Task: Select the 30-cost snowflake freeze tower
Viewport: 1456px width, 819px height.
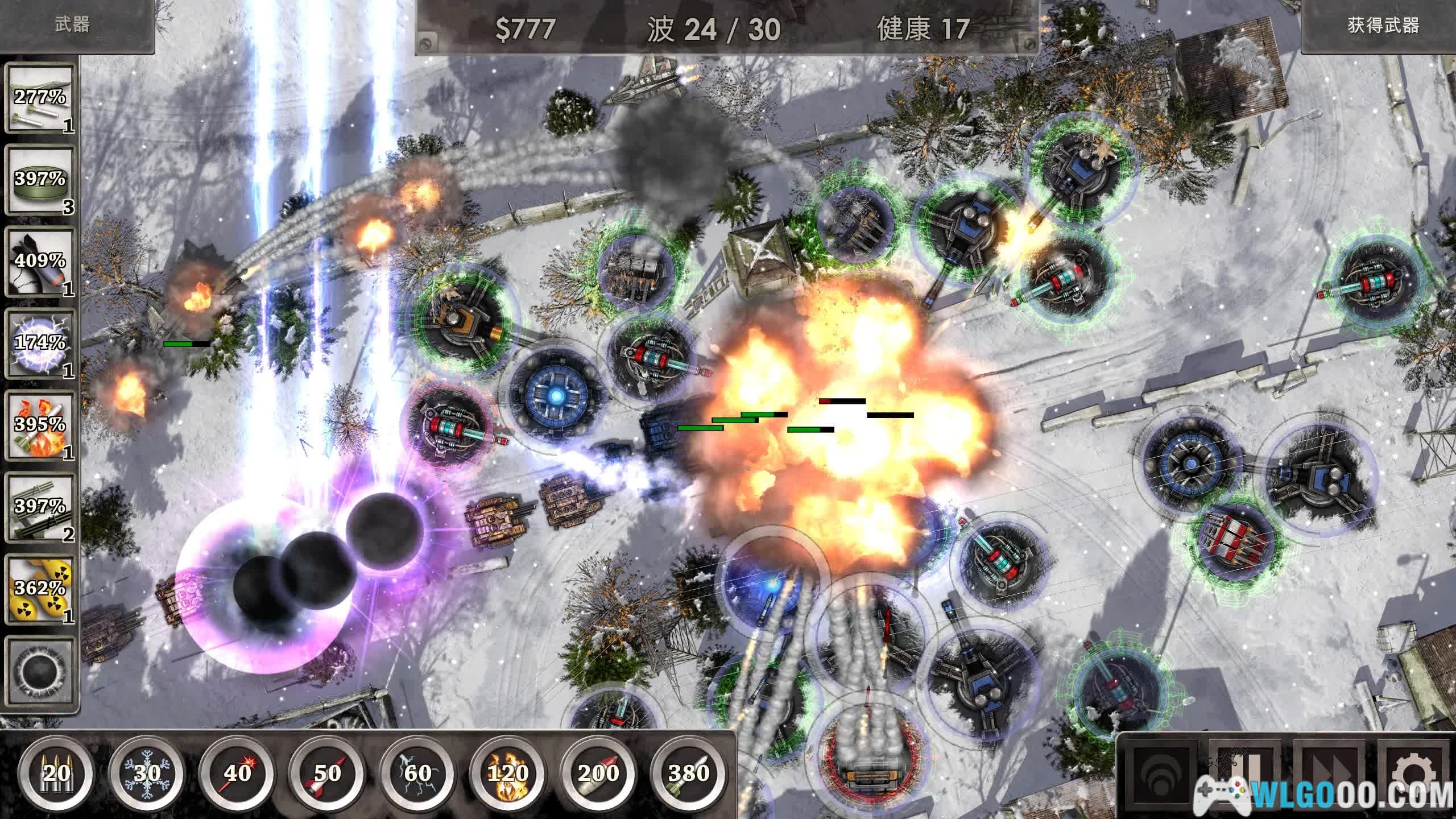Action: point(147,772)
